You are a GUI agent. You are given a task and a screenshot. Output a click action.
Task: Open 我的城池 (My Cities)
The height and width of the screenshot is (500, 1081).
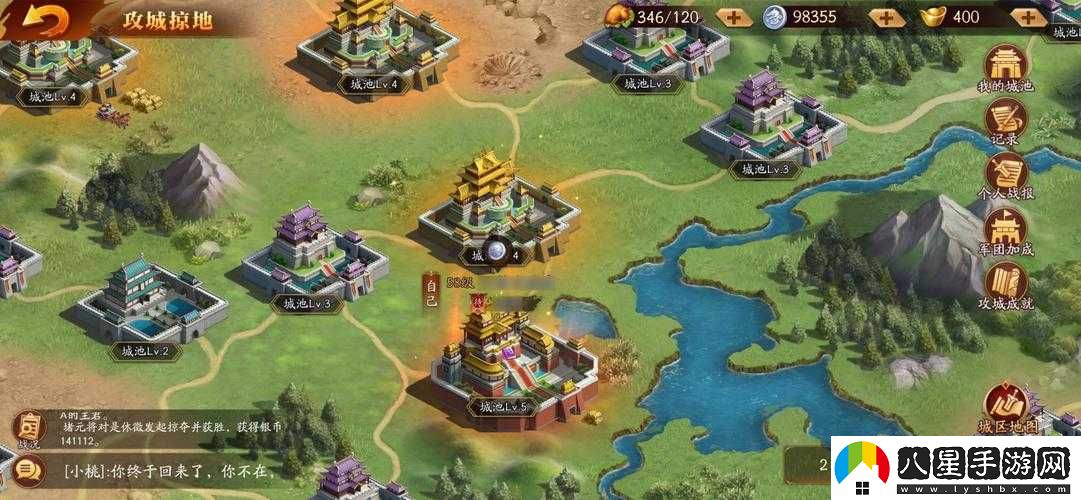click(1005, 67)
